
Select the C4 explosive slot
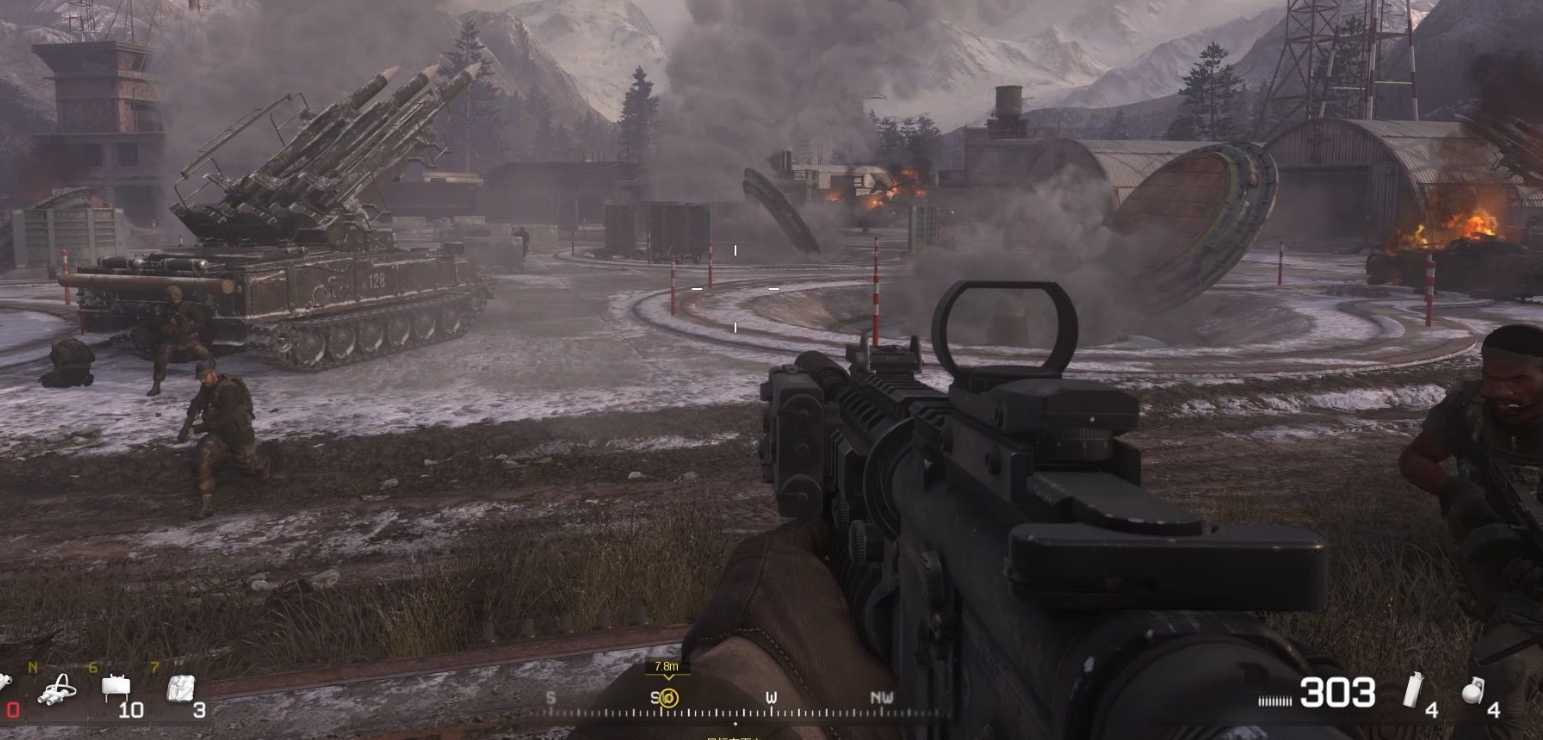[x=180, y=687]
